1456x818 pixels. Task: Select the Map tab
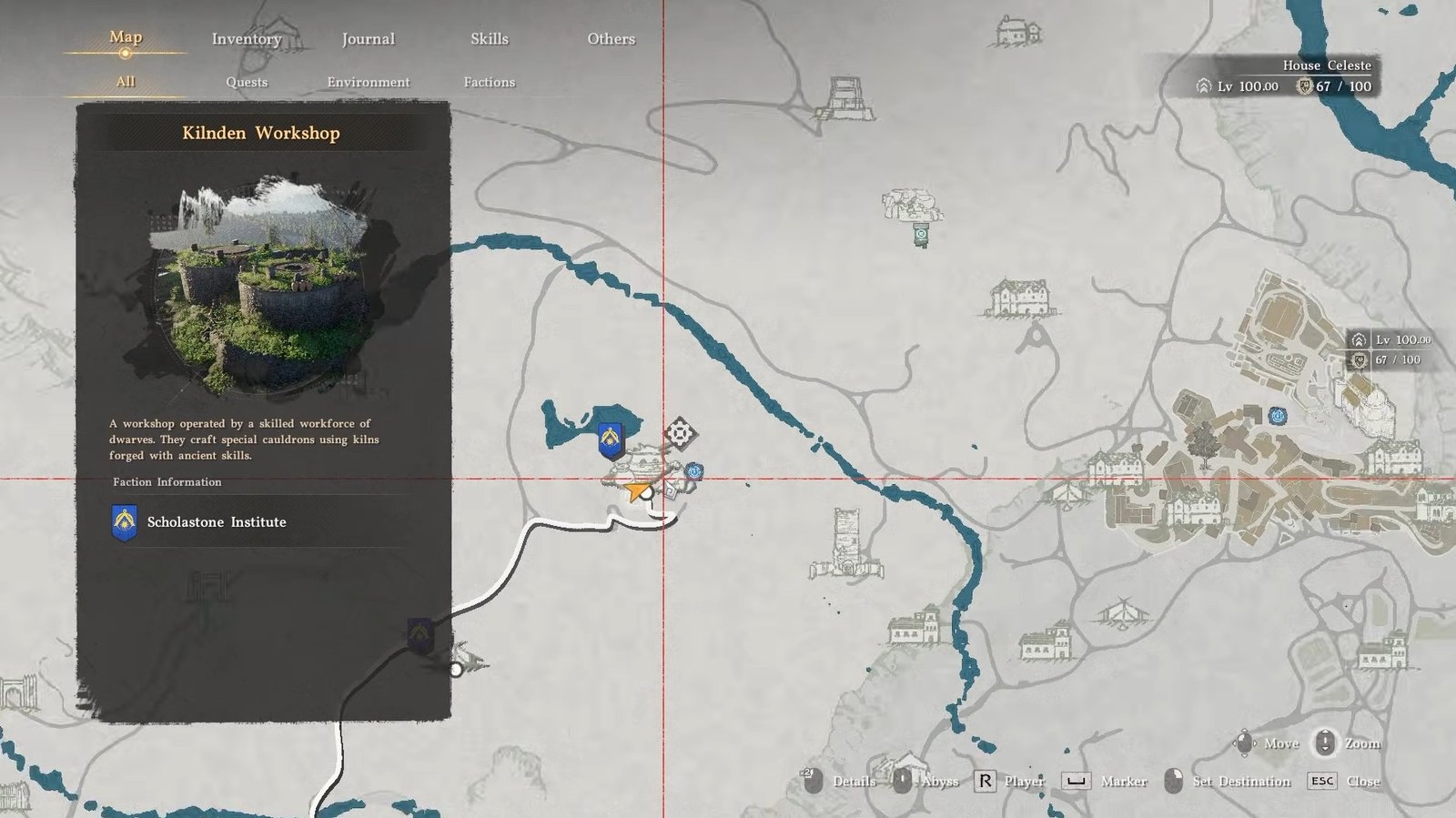coord(126,37)
